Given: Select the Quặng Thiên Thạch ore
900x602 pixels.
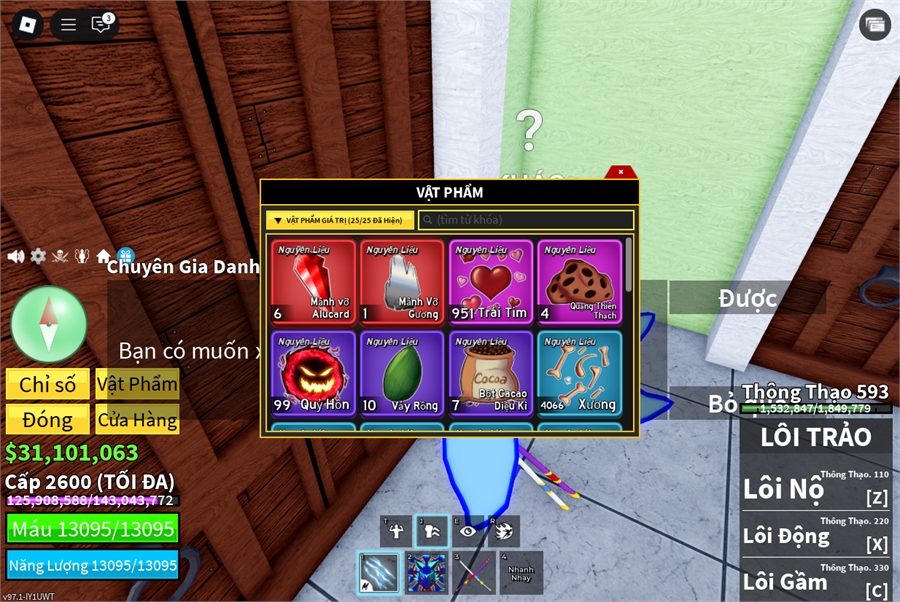Looking at the screenshot, I should 579,282.
